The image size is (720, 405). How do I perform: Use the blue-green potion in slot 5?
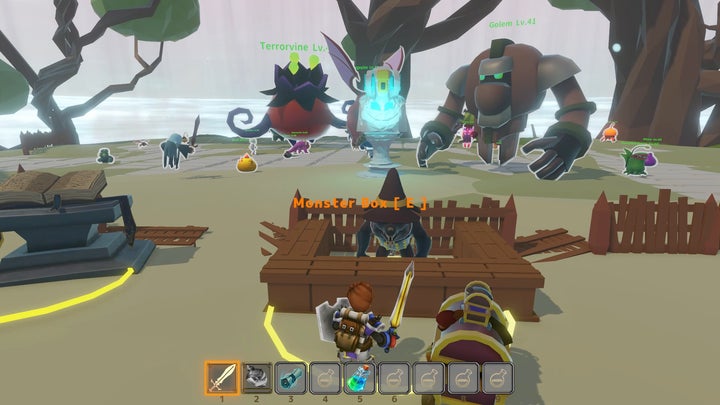pos(360,377)
